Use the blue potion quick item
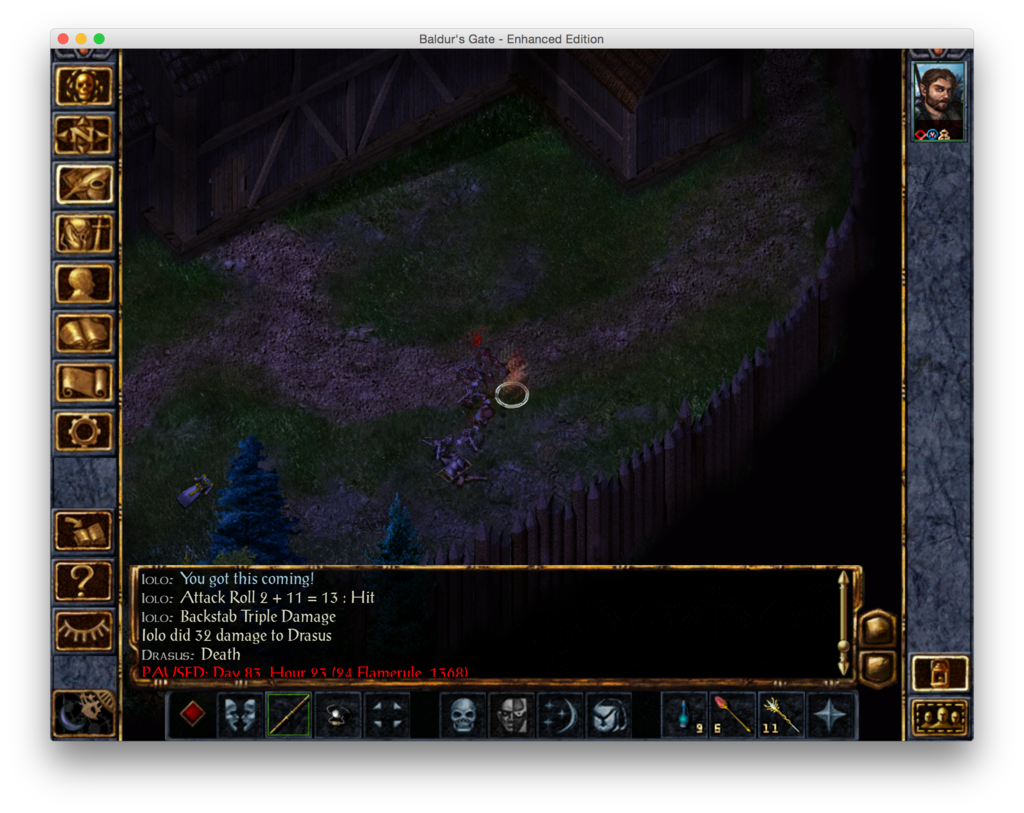This screenshot has height=813, width=1024. click(684, 714)
